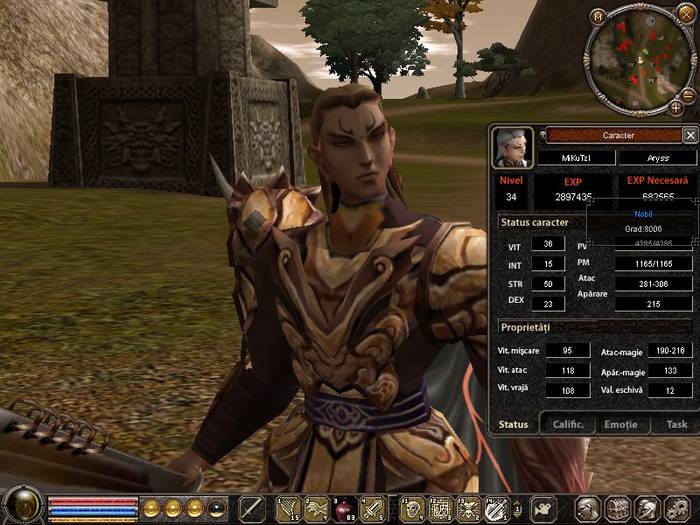Select the first sword slot in the hotbar
The image size is (700, 525).
[x=251, y=509]
